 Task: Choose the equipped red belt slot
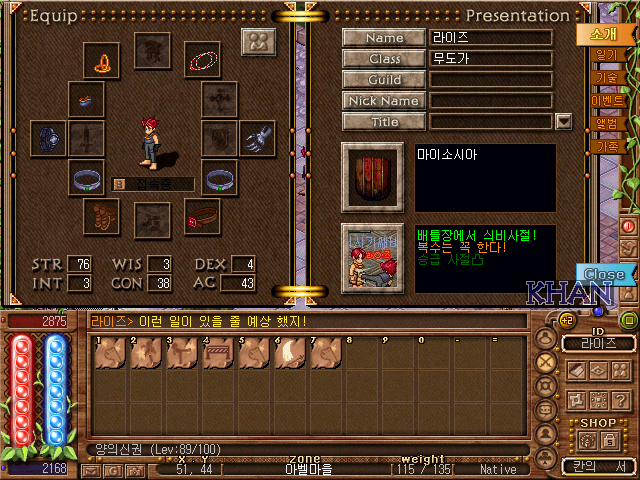(202, 215)
